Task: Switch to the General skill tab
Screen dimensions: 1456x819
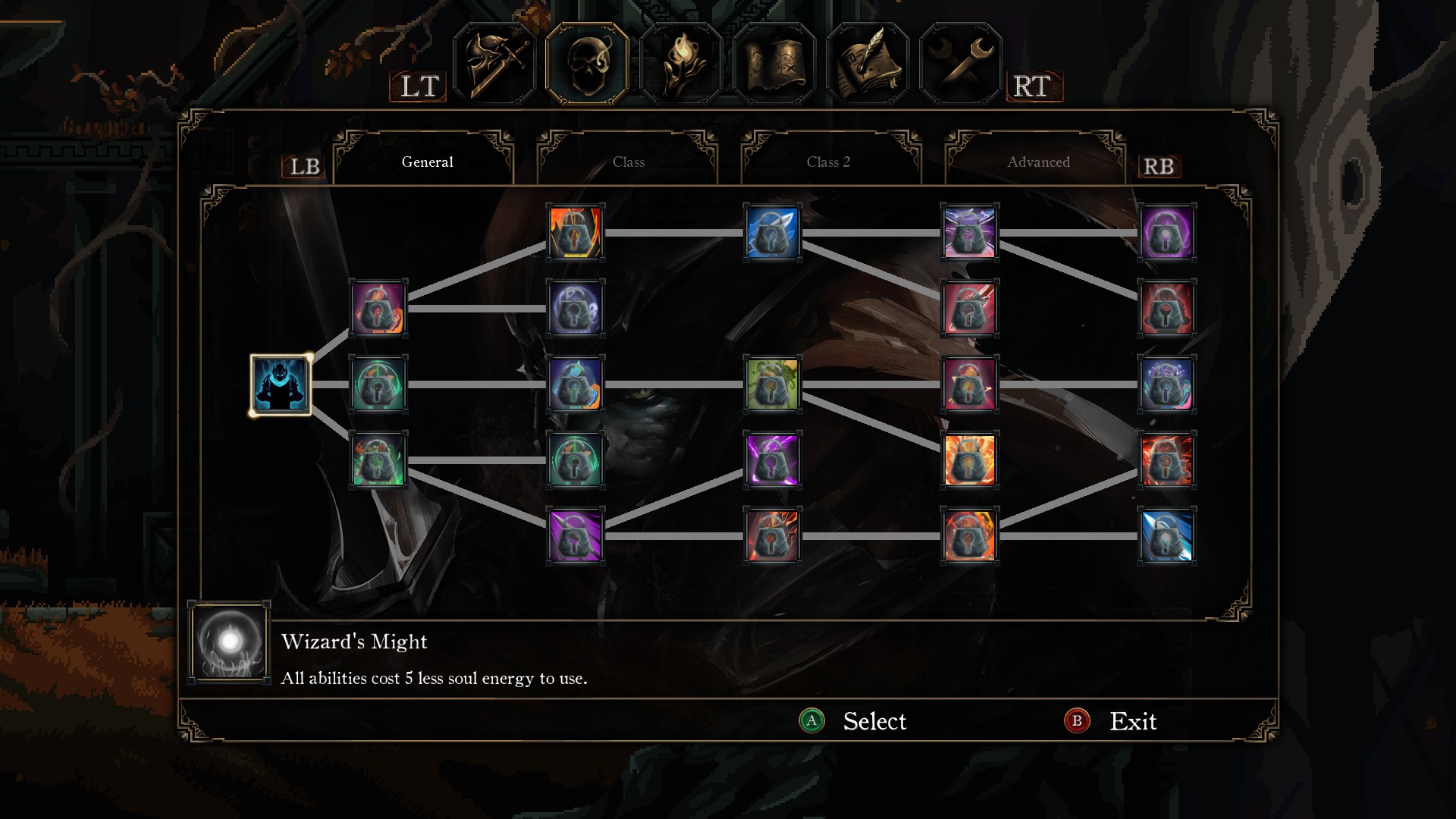Action: tap(427, 162)
